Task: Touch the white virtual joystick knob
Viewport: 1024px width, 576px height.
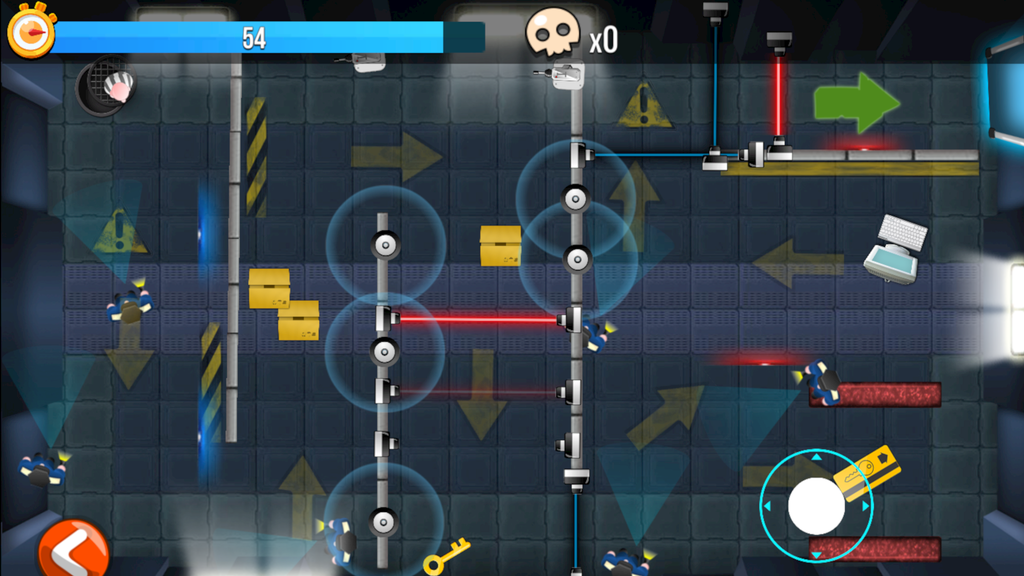Action: click(816, 505)
